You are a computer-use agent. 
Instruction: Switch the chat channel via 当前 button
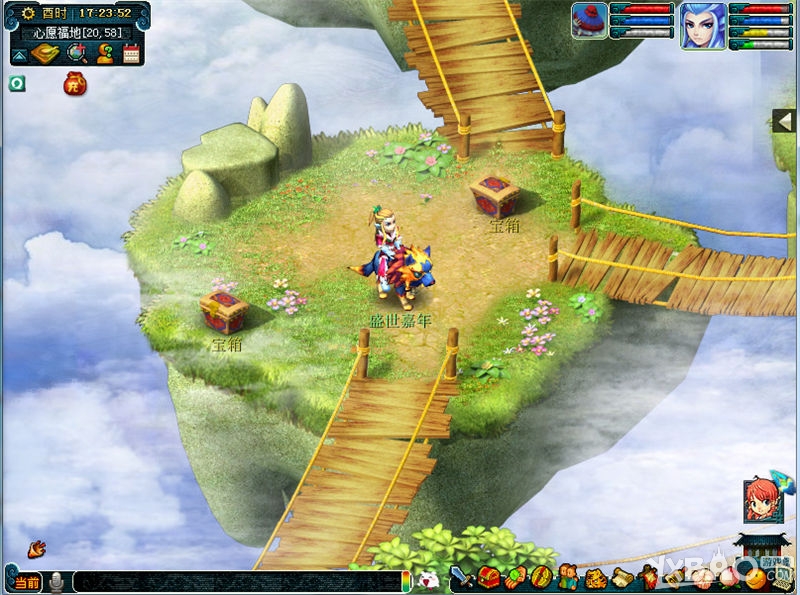(x=27, y=582)
